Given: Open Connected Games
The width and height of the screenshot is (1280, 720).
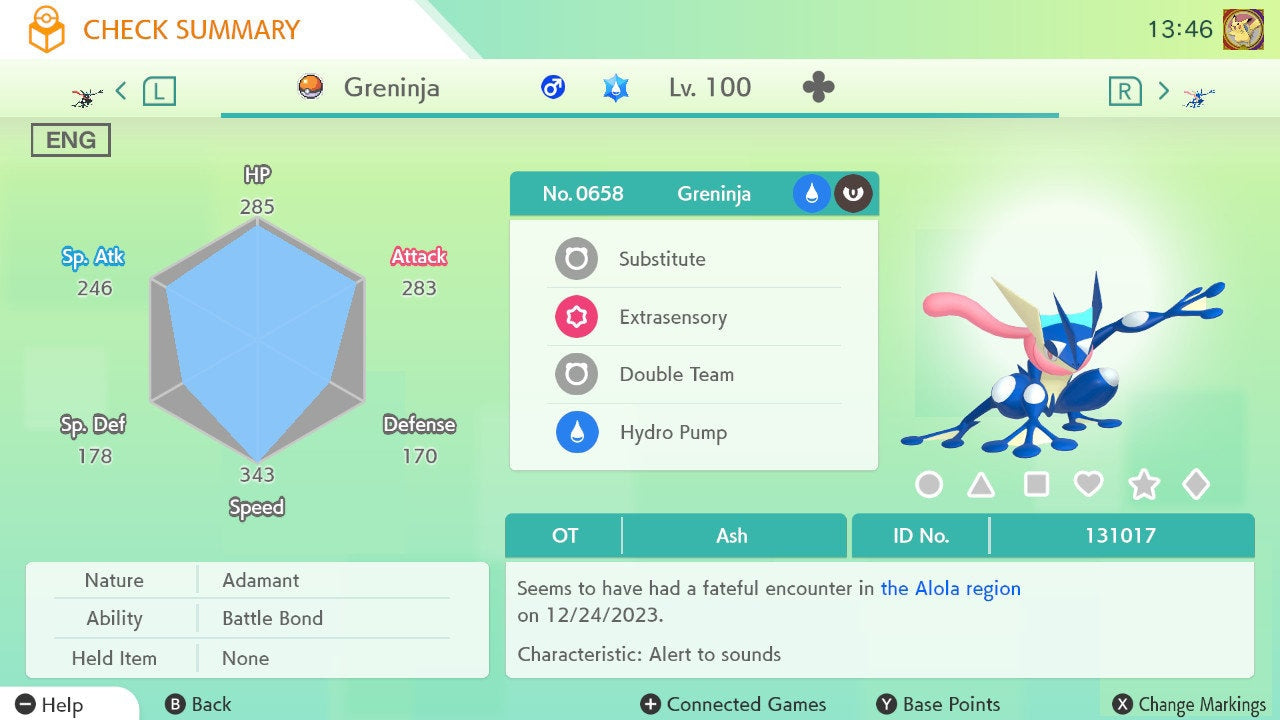Looking at the screenshot, I should point(734,704).
